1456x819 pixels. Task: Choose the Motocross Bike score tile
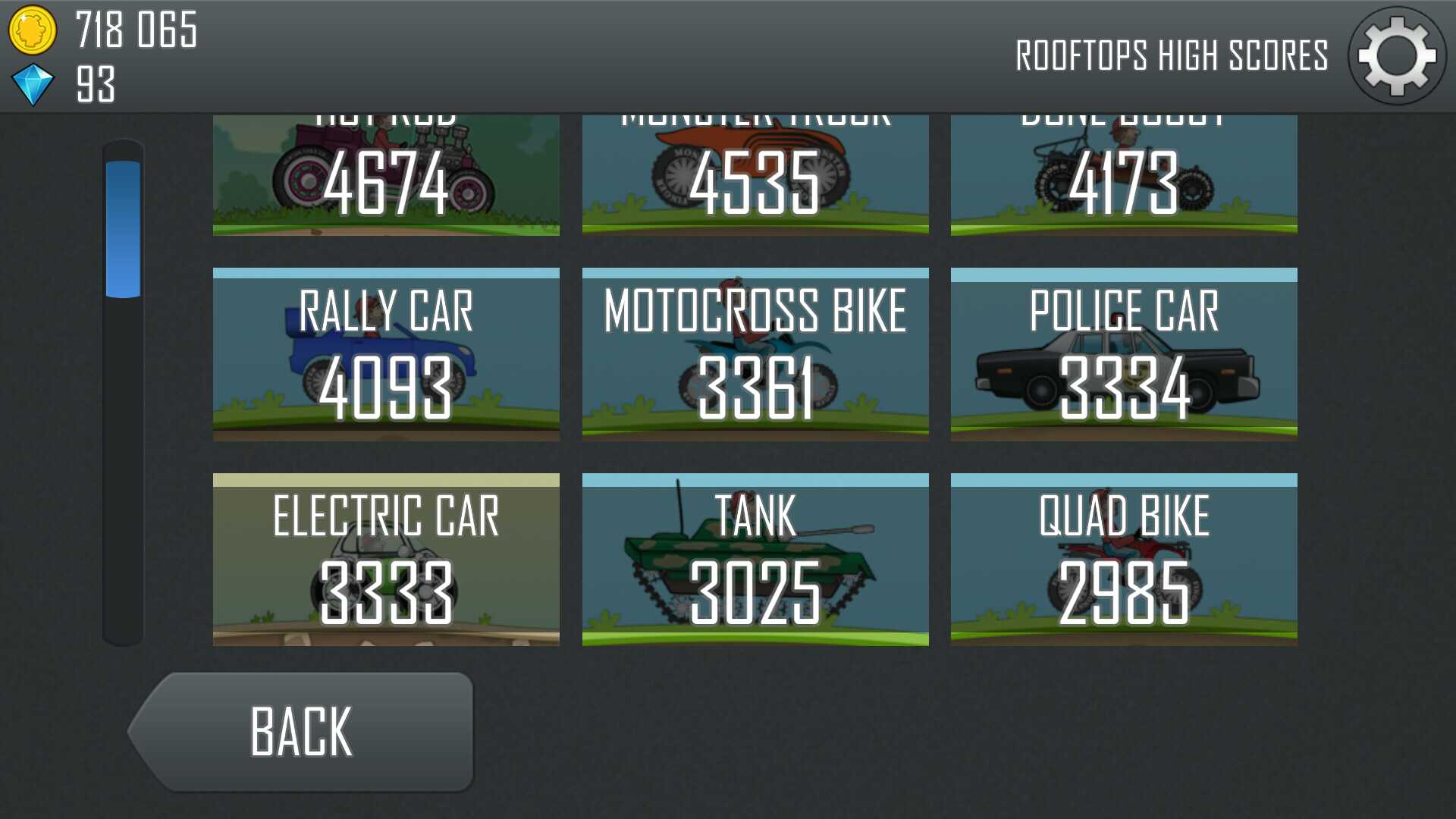pyautogui.click(x=755, y=354)
